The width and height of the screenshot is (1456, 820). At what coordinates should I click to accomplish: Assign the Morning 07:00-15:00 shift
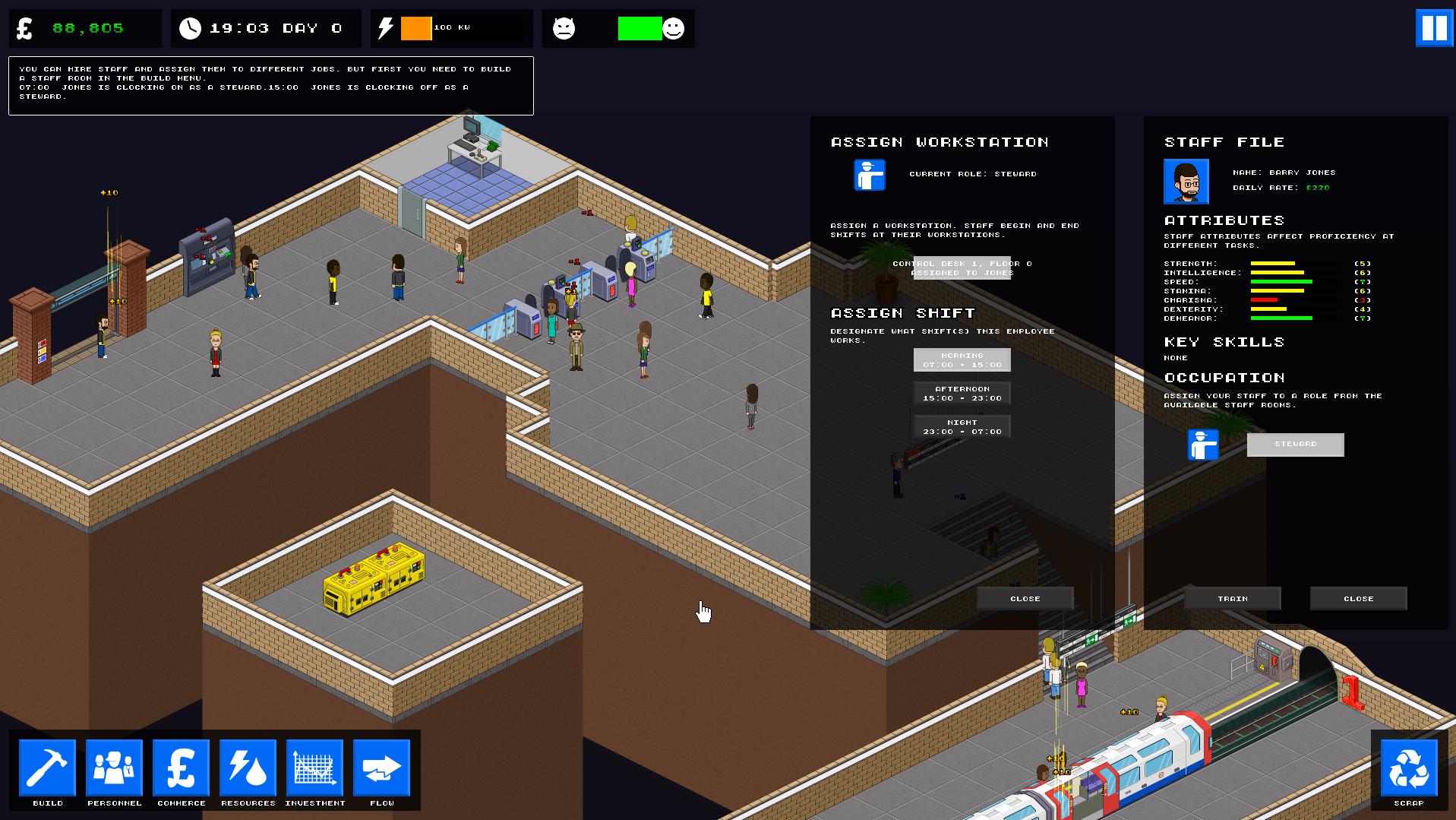[961, 359]
